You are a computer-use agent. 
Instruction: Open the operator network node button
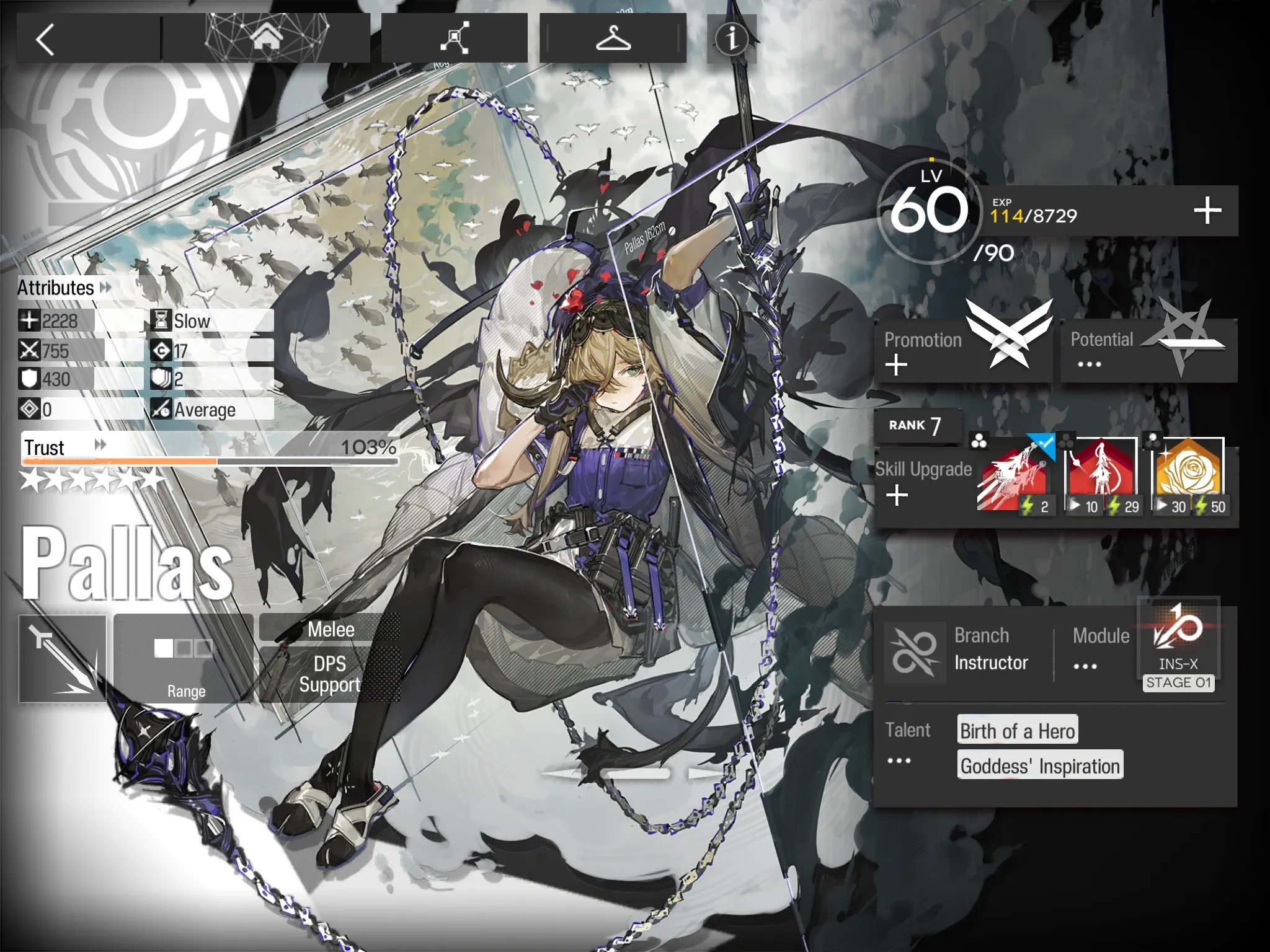455,38
